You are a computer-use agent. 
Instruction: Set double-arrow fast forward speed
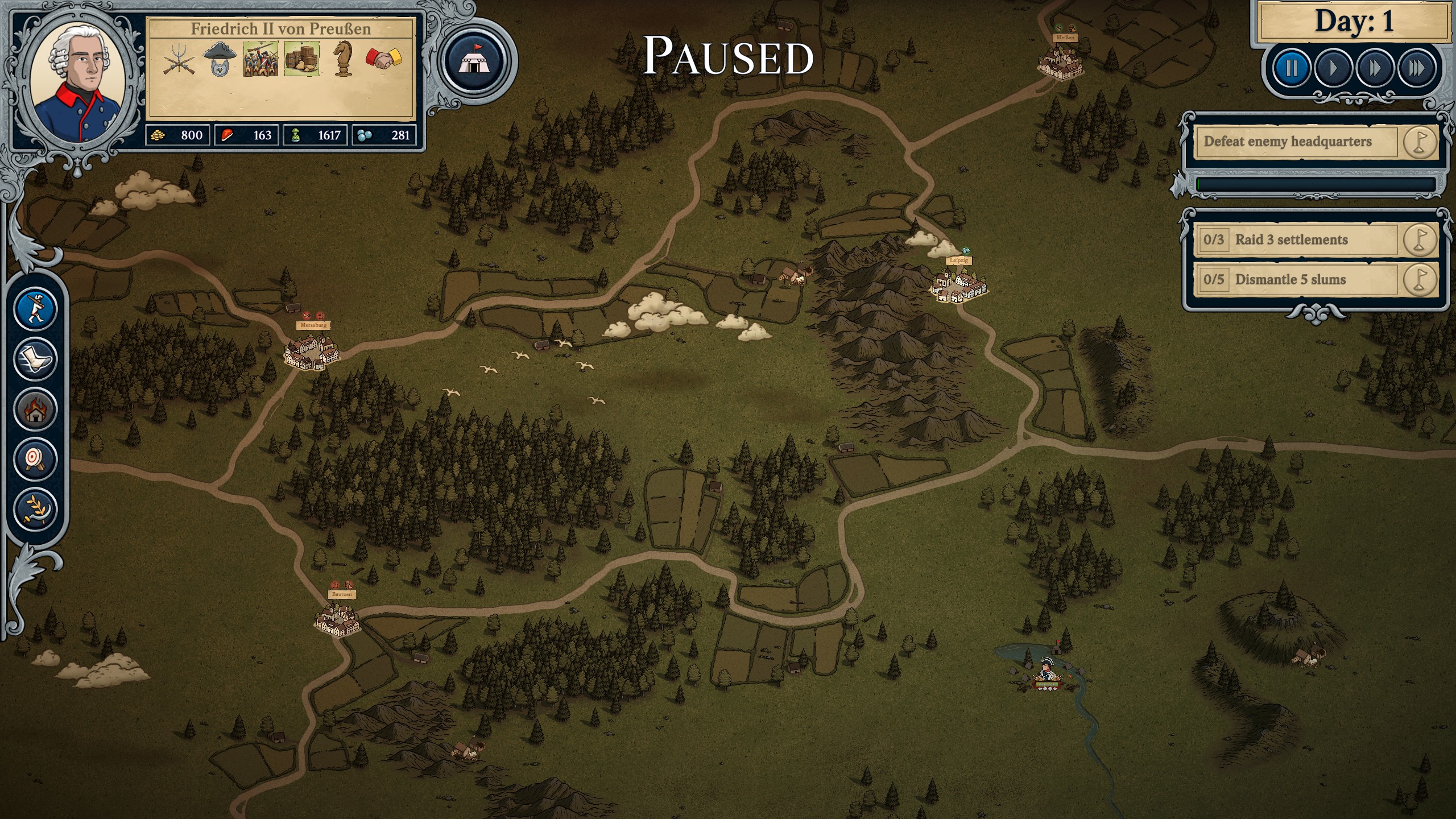click(1375, 69)
